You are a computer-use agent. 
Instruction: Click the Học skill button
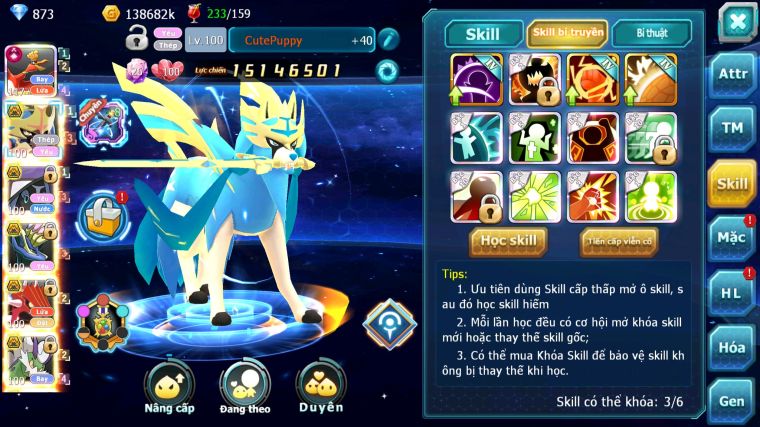click(509, 241)
